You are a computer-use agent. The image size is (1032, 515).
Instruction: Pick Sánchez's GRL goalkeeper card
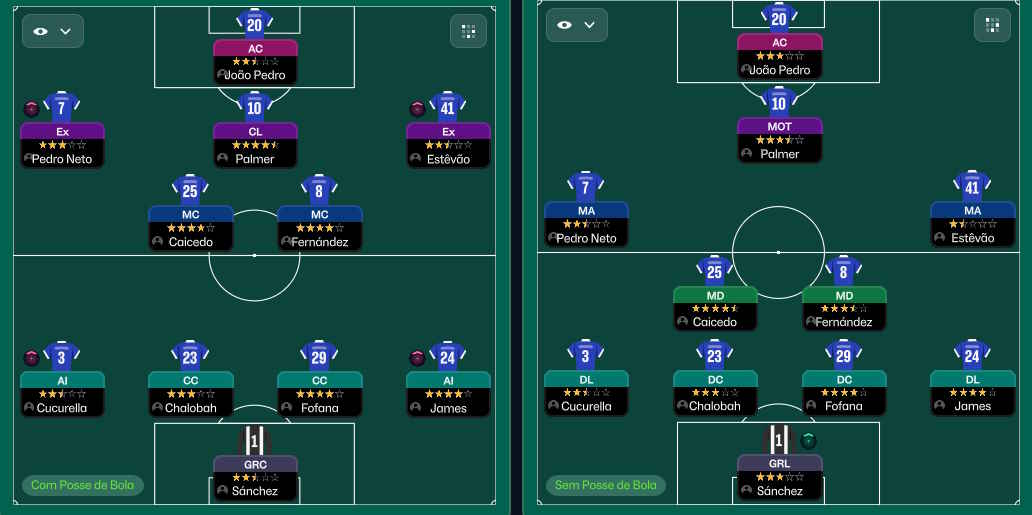click(779, 478)
